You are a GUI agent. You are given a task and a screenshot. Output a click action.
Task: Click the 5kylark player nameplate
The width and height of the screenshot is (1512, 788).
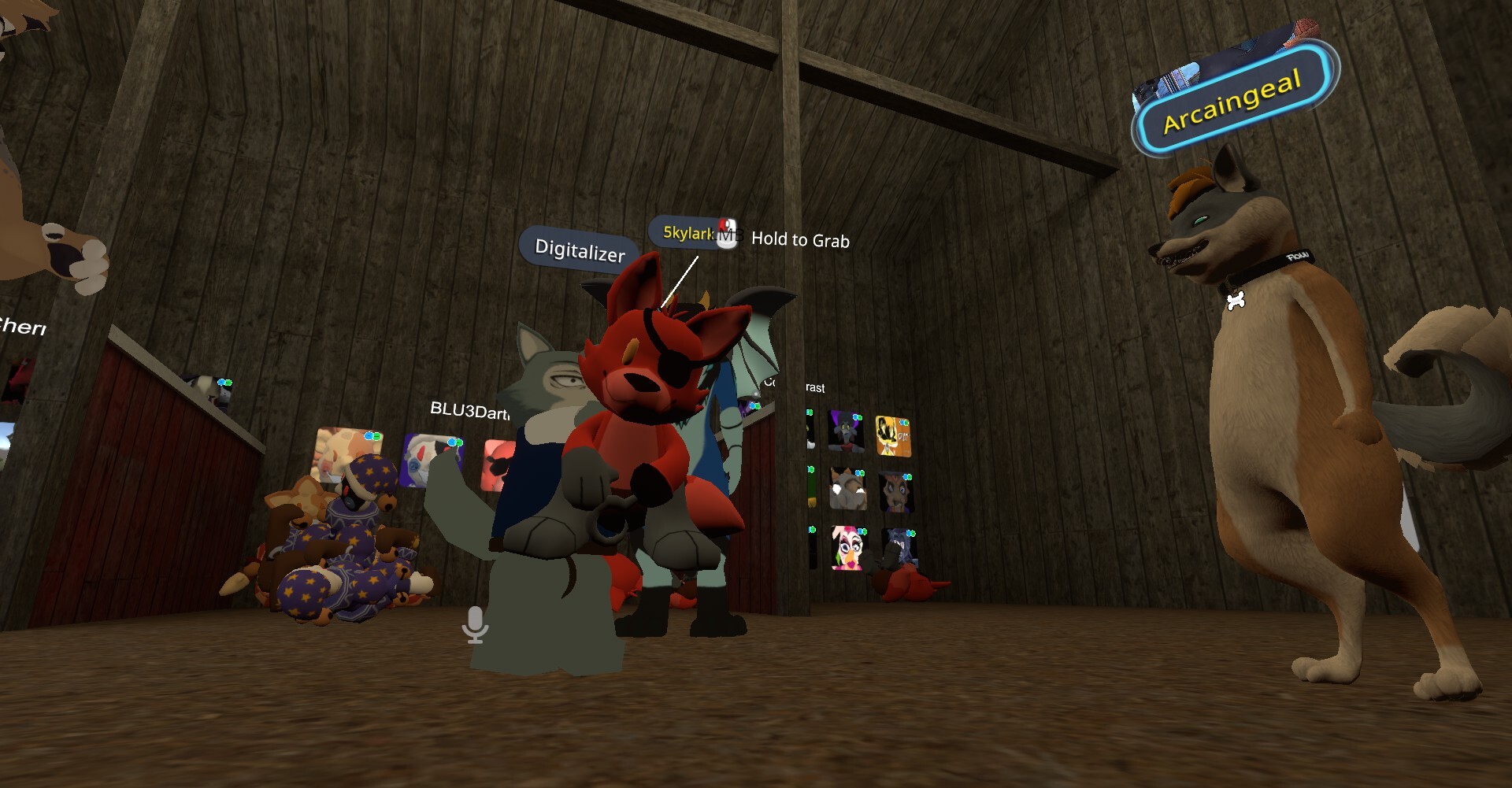tap(687, 232)
